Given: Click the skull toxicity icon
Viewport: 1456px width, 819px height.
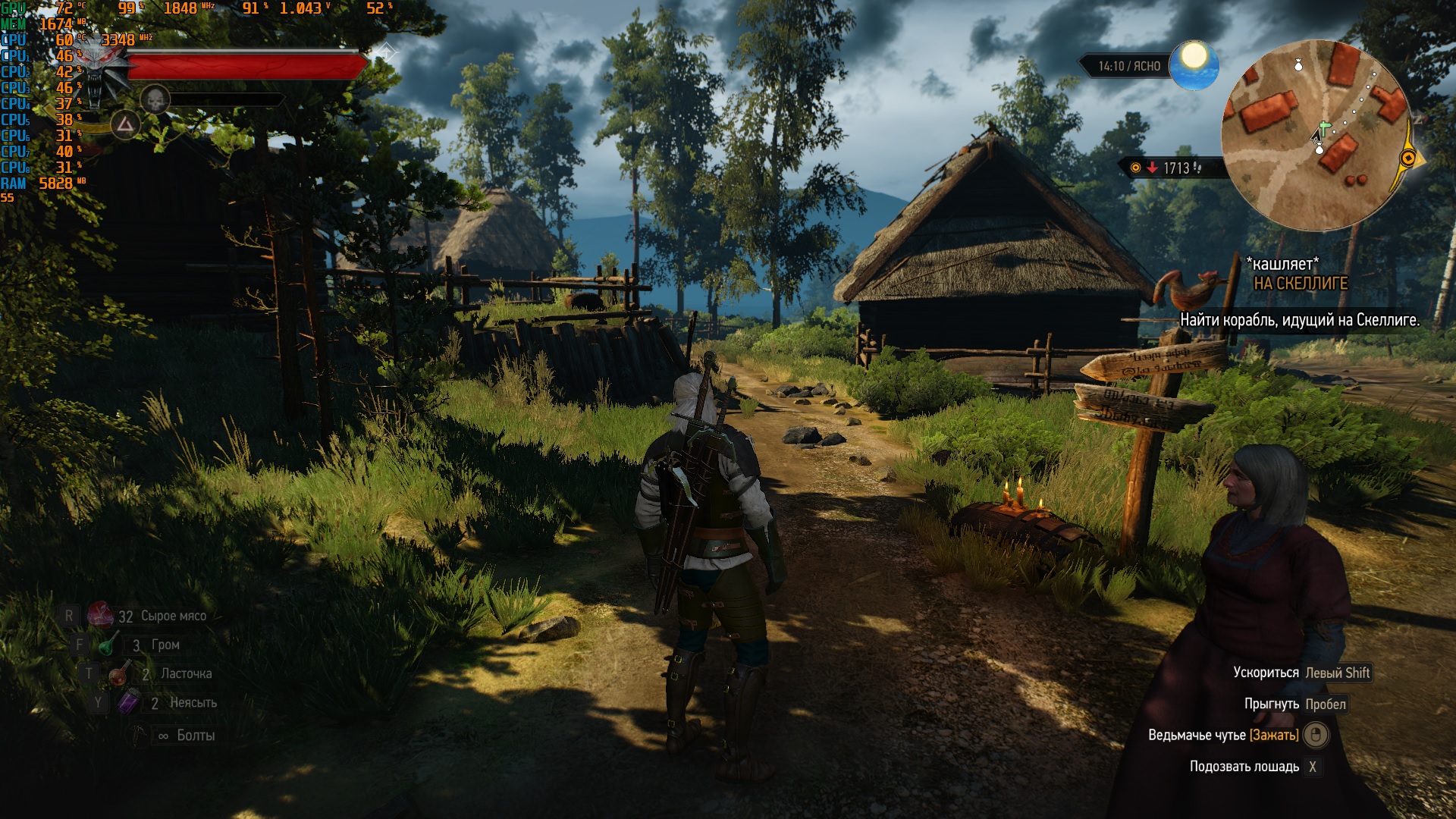Looking at the screenshot, I should [x=155, y=99].
